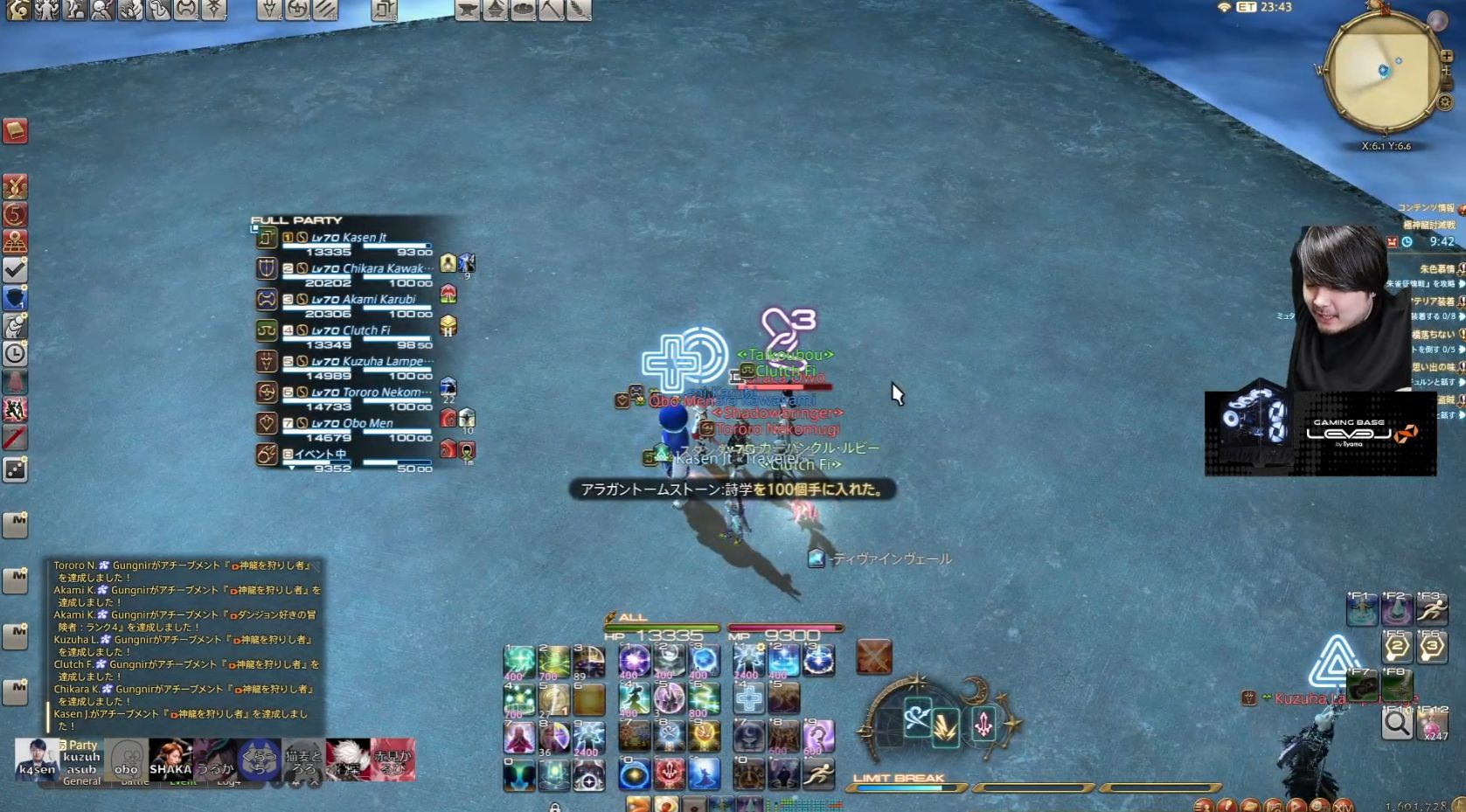Image resolution: width=1466 pixels, height=812 pixels.
Task: Toggle the hotbar lock padlock
Action: (554, 807)
